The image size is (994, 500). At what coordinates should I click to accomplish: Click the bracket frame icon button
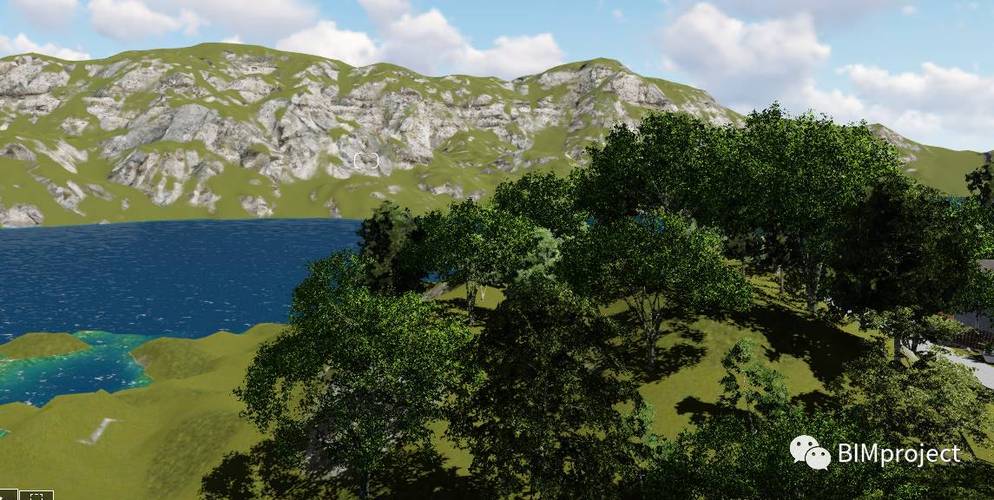click(x=36, y=495)
